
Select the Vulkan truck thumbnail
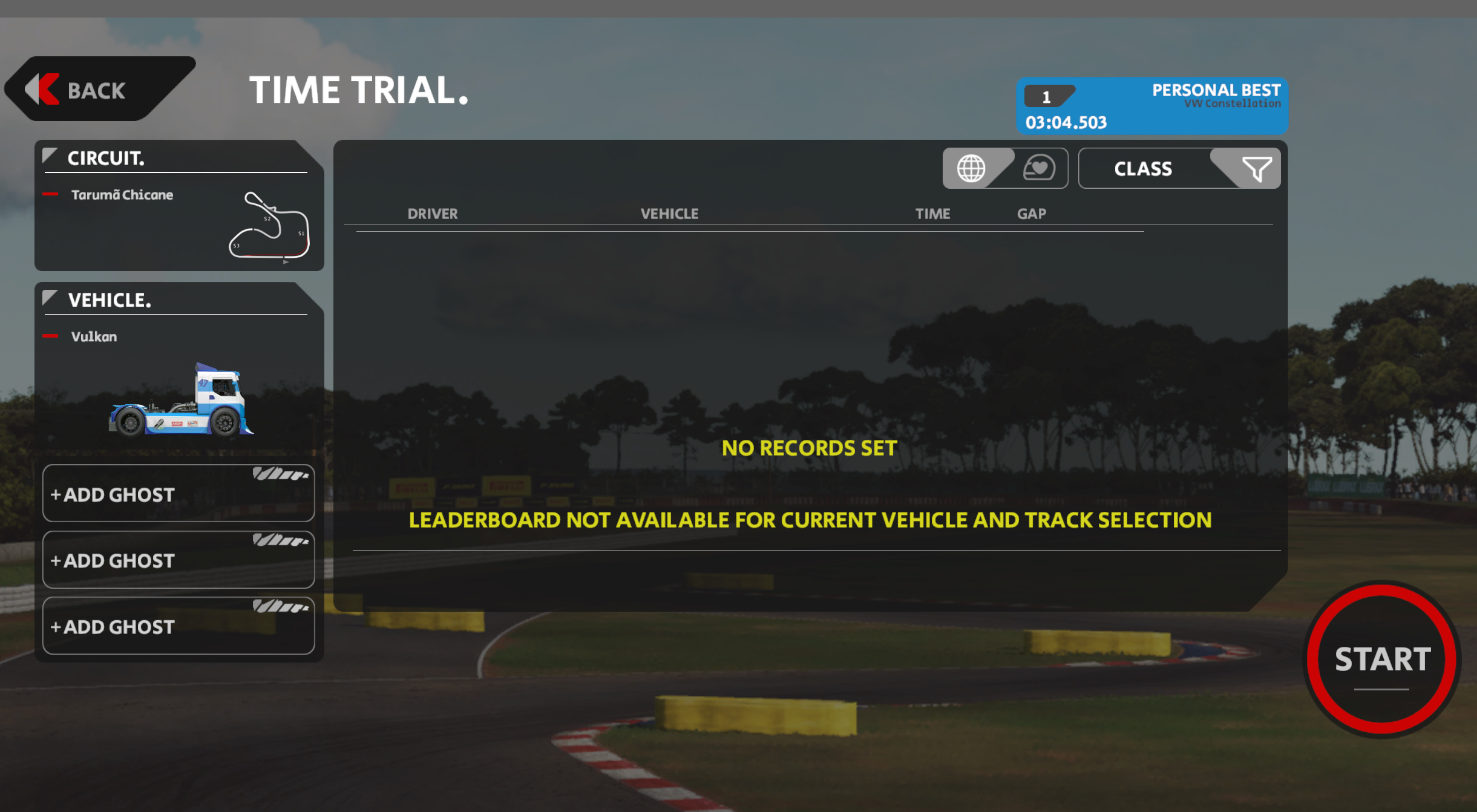tap(181, 401)
